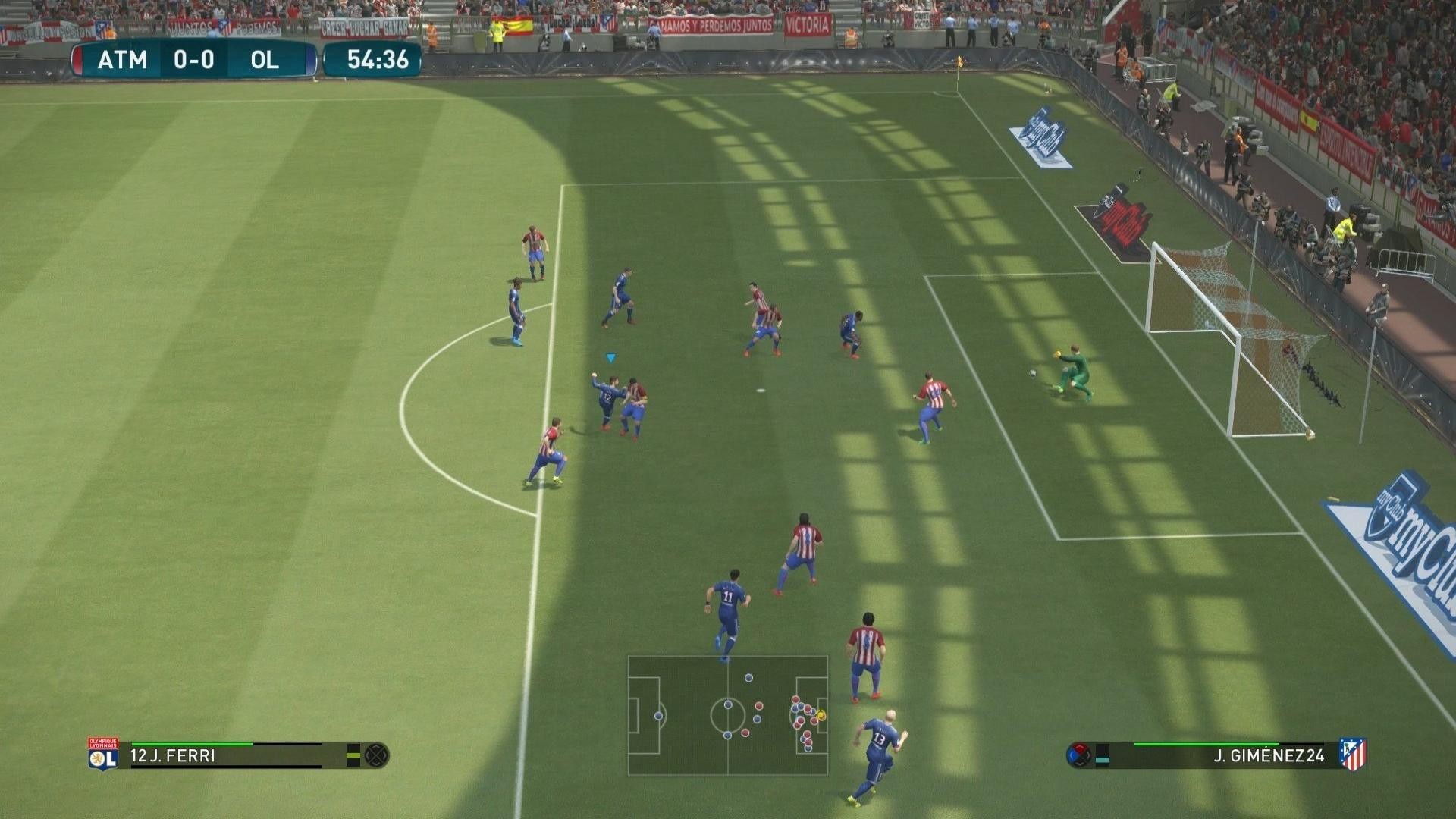The width and height of the screenshot is (1456, 819).
Task: Select the Atlético Madrid club crest
Action: coord(1352,755)
